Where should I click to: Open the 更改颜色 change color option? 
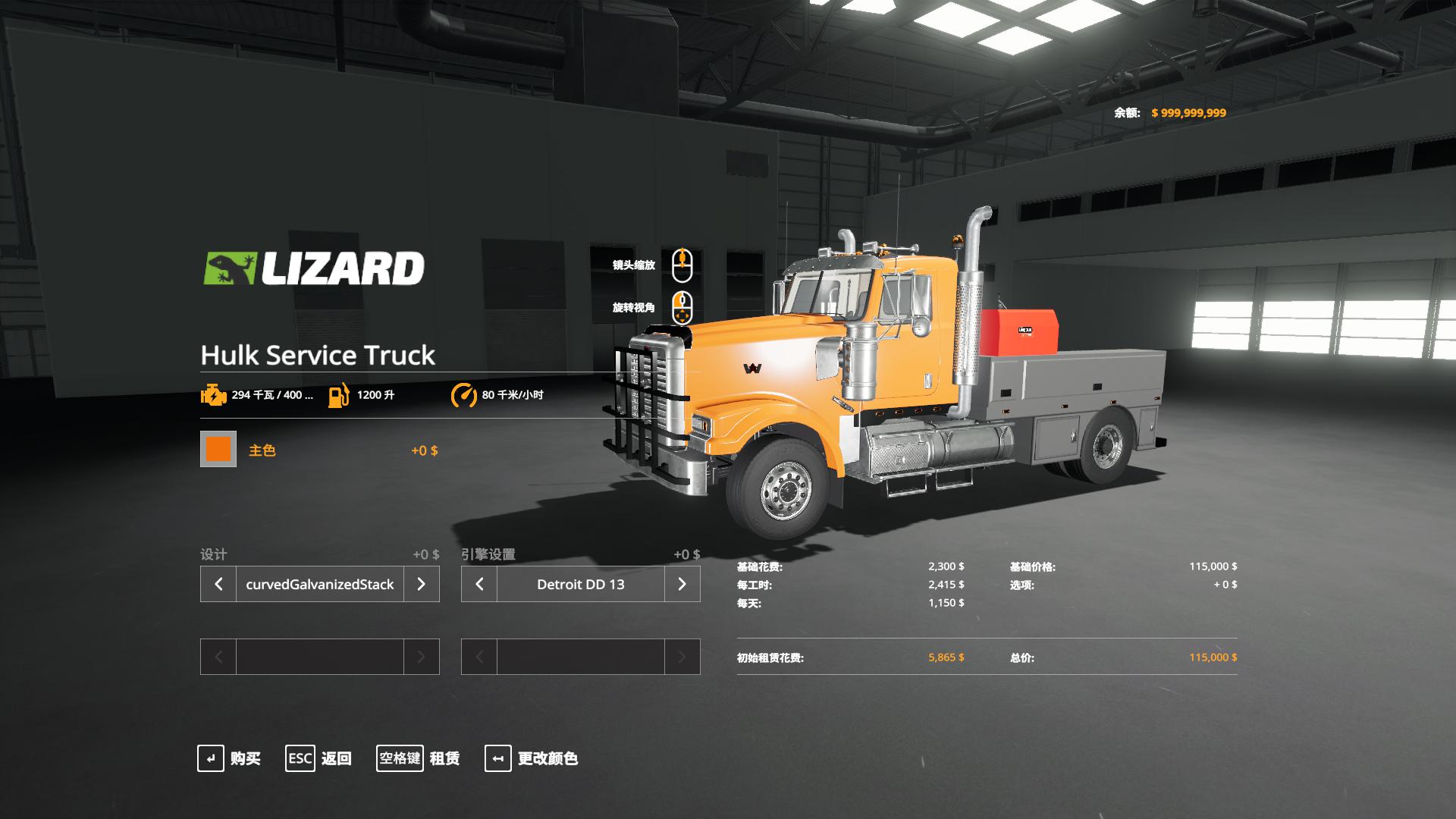click(532, 758)
